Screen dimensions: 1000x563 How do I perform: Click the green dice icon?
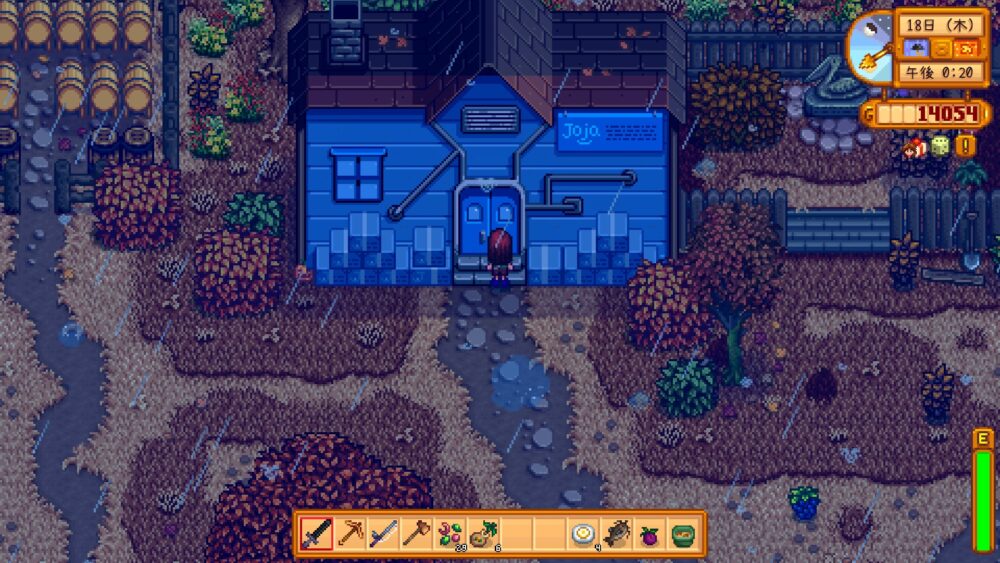point(940,147)
